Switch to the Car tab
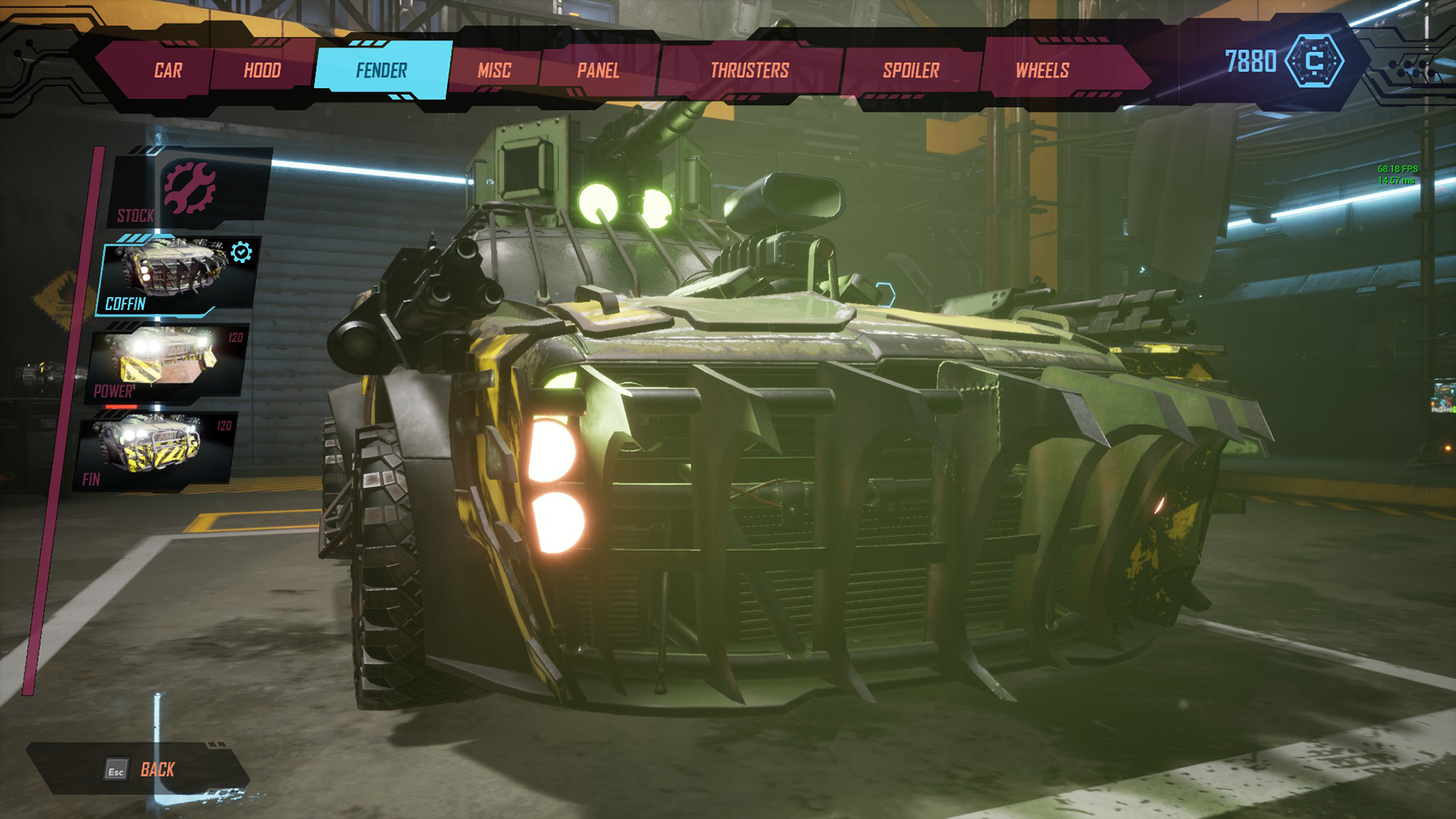Viewport: 1456px width, 819px height. pos(168,71)
